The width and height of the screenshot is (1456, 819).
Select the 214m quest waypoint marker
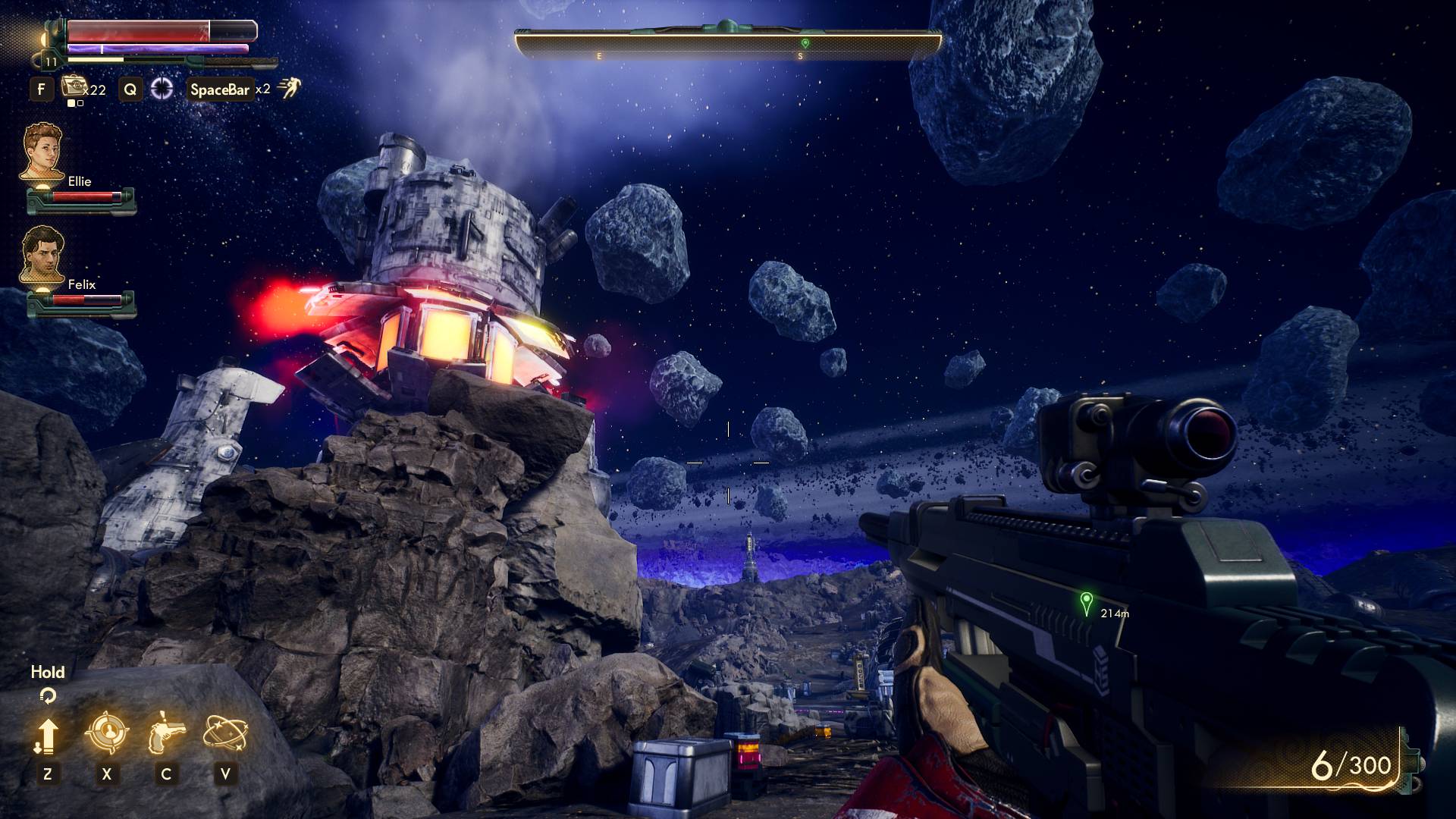1087,603
